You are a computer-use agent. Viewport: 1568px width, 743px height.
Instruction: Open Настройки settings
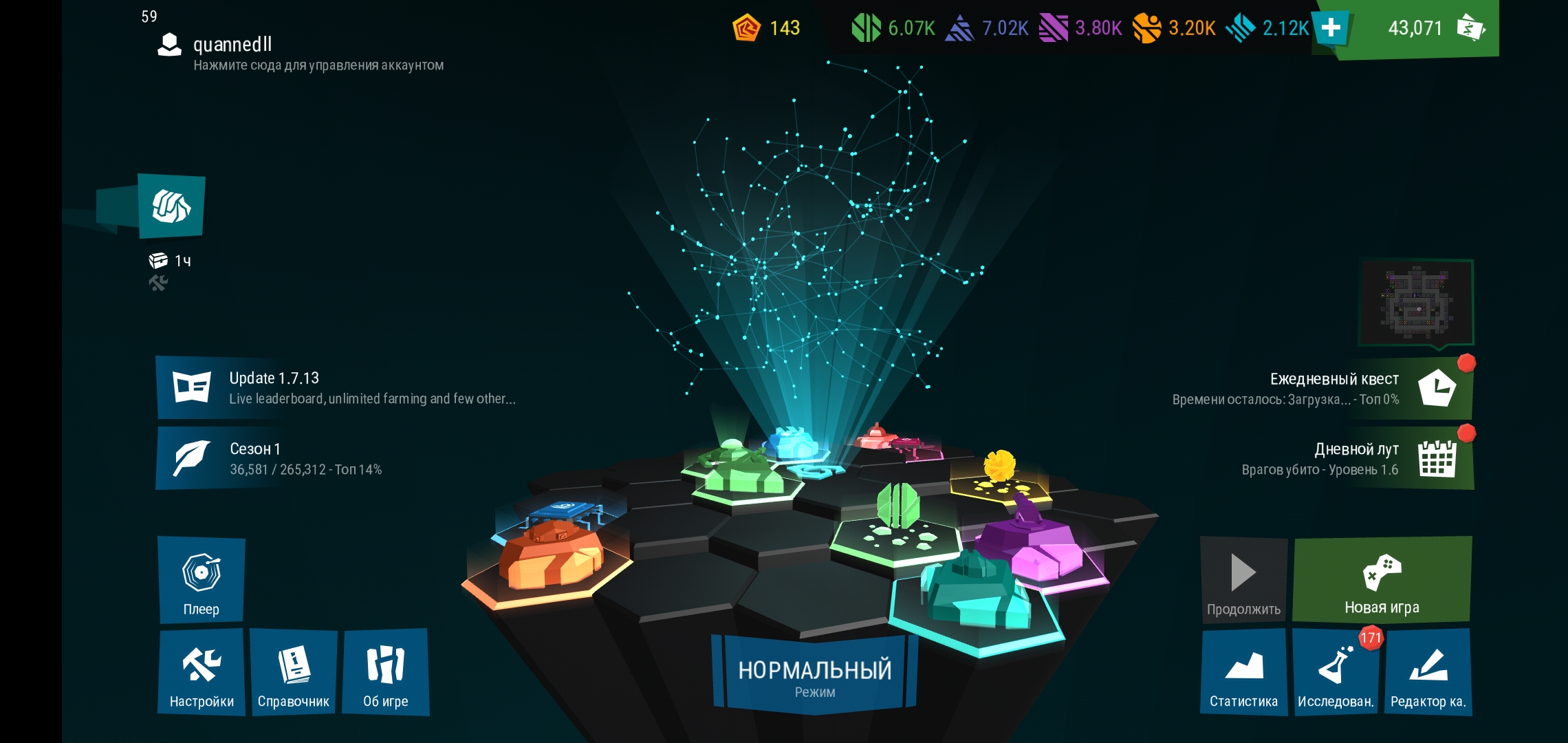pos(202,672)
